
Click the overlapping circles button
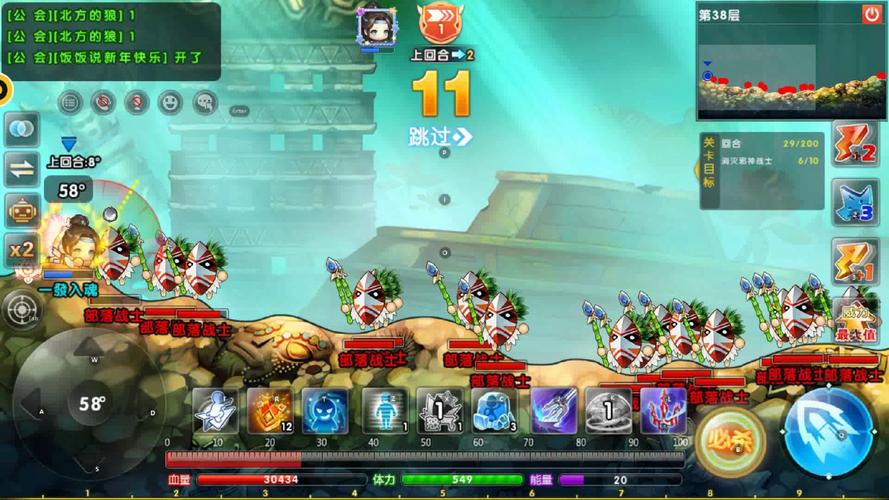22,129
